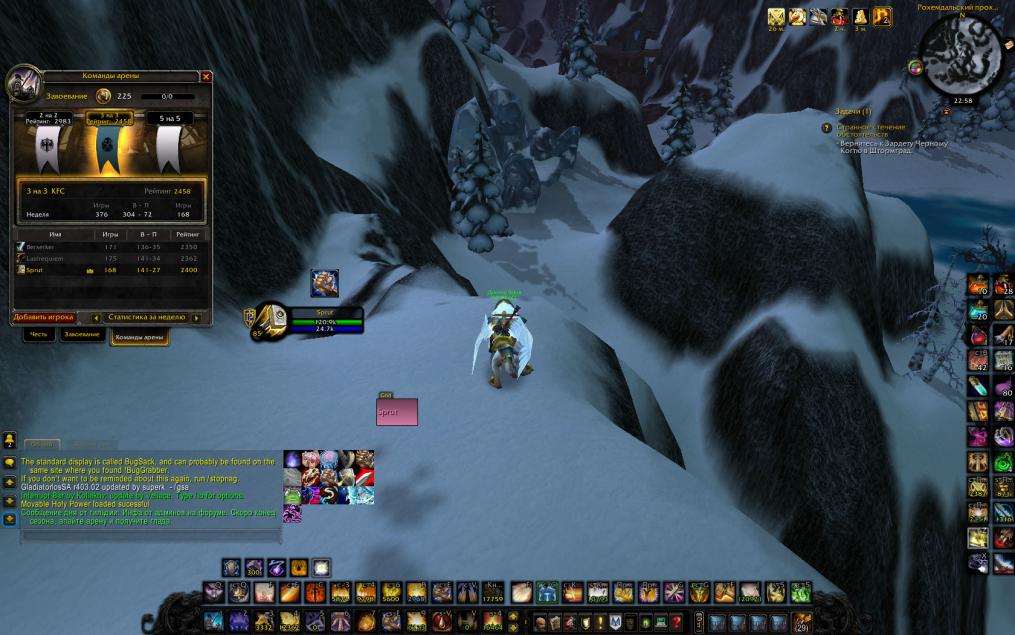Image resolution: width=1015 pixels, height=635 pixels.
Task: Click the clock showing 22:58
Action: point(962,100)
